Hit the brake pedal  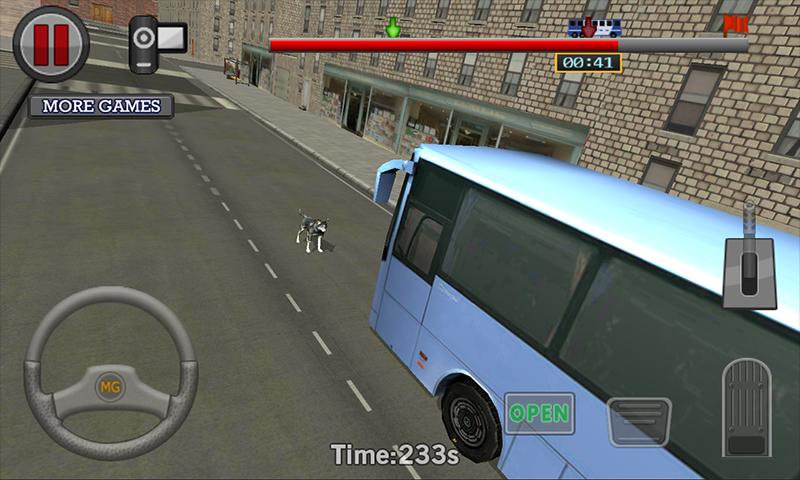[x=639, y=420]
